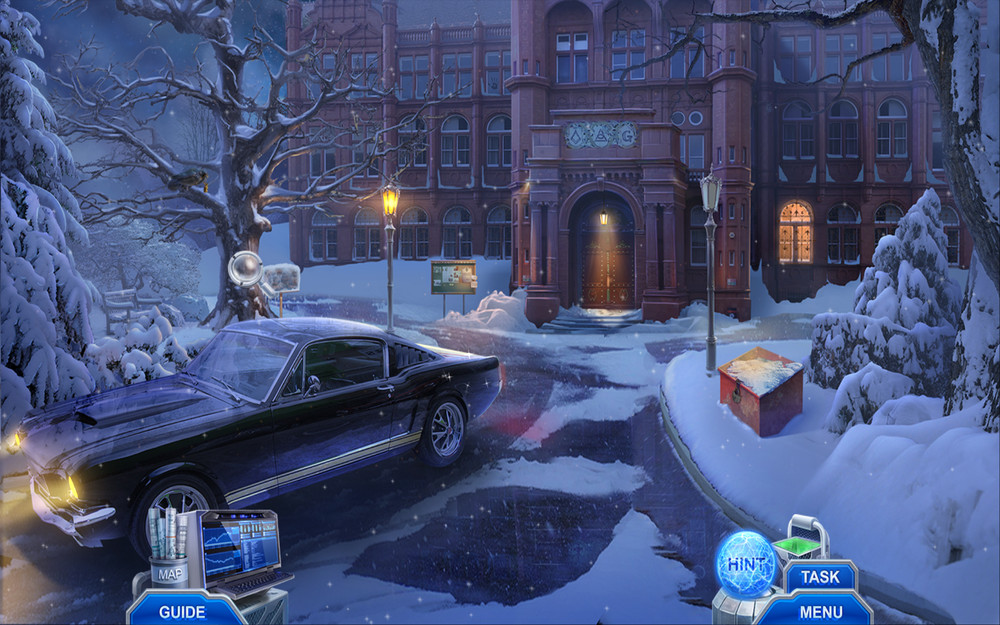Show the current Task
Screen dimensions: 1000x625
click(x=820, y=577)
